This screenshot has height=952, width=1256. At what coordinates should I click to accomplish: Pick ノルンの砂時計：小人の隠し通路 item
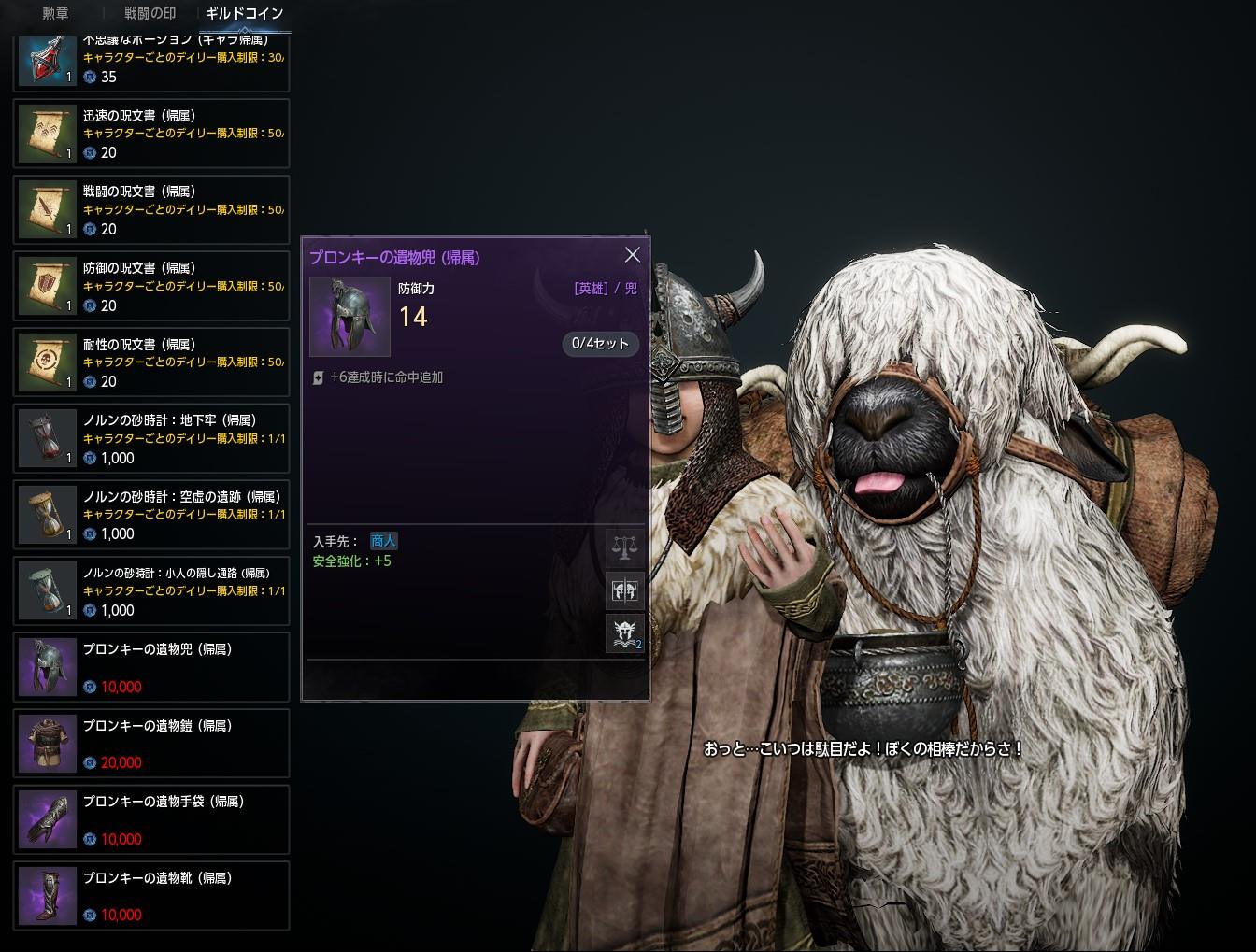[151, 591]
